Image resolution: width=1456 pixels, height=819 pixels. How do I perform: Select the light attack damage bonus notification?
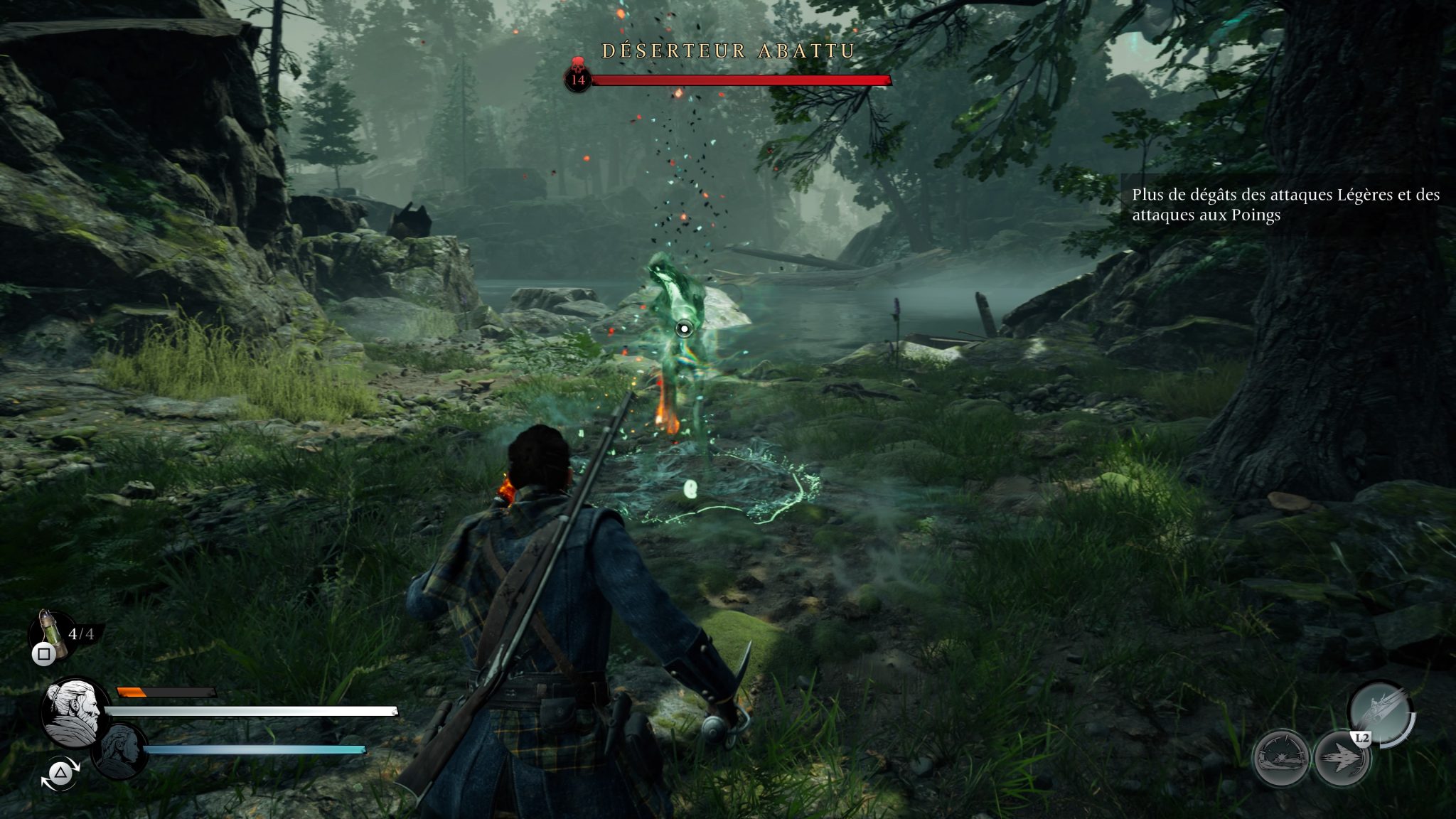[x=1285, y=205]
